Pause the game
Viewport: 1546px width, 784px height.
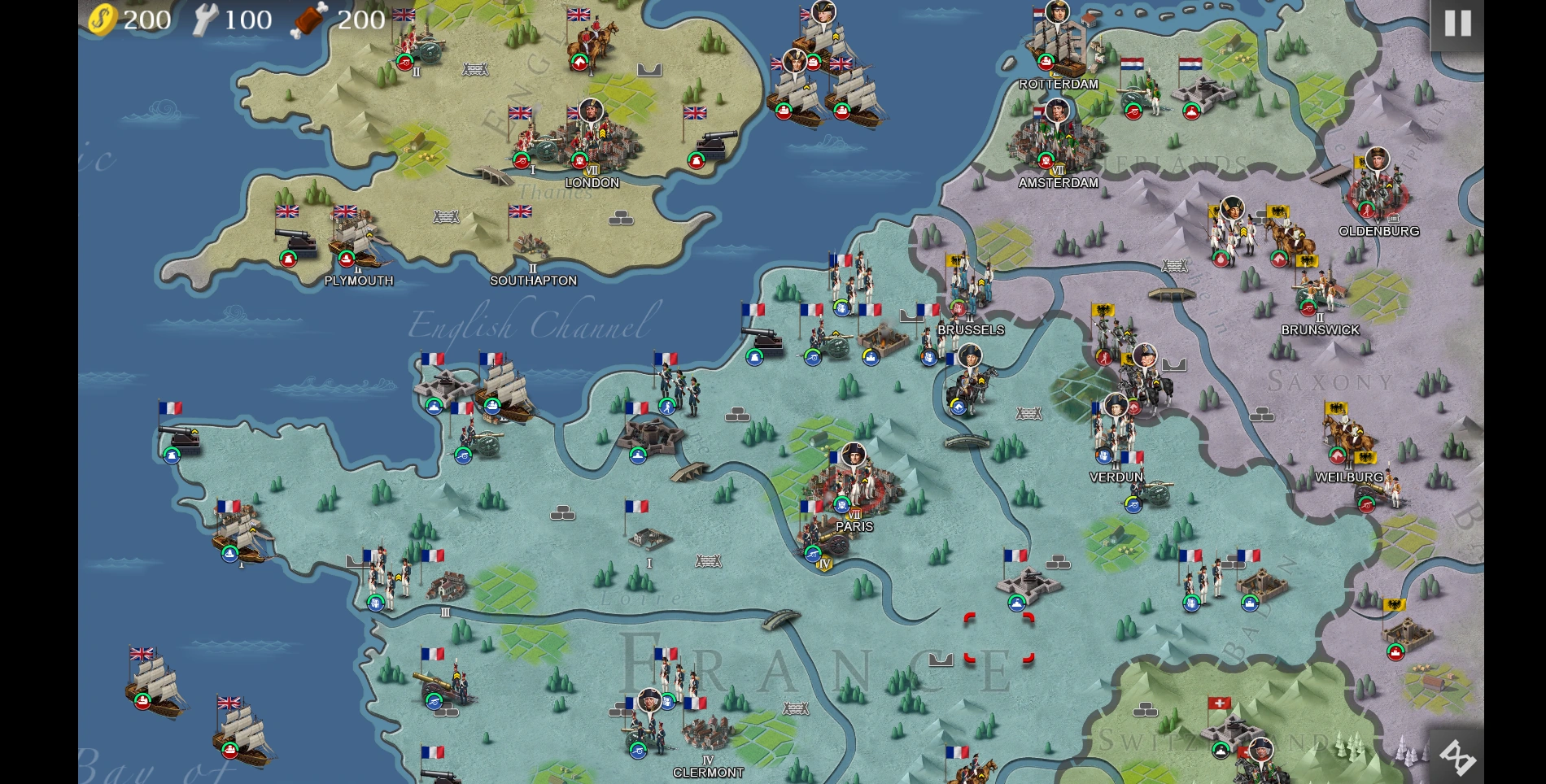tap(1456, 23)
